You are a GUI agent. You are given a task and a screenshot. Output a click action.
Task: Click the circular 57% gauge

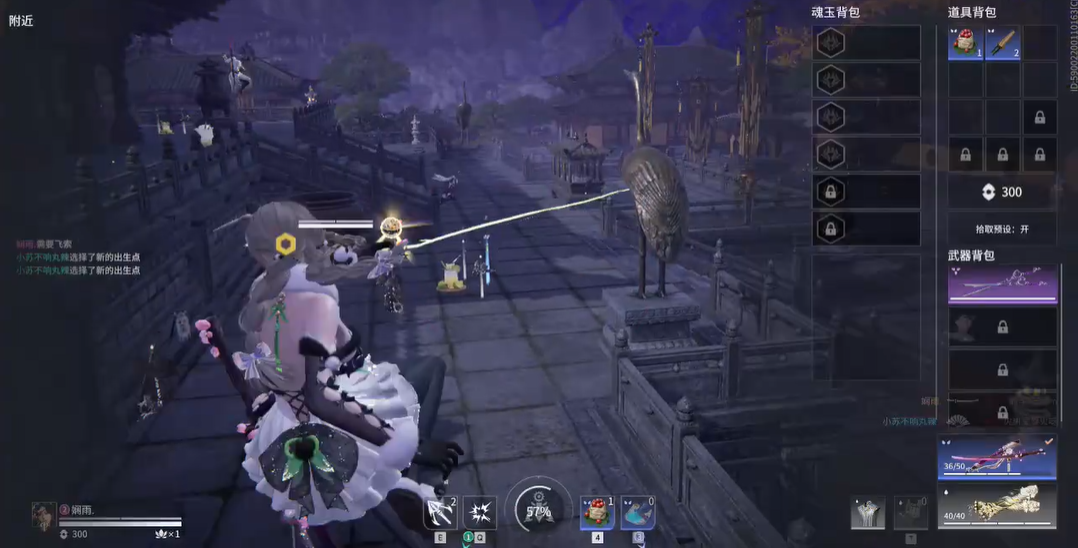coord(539,511)
